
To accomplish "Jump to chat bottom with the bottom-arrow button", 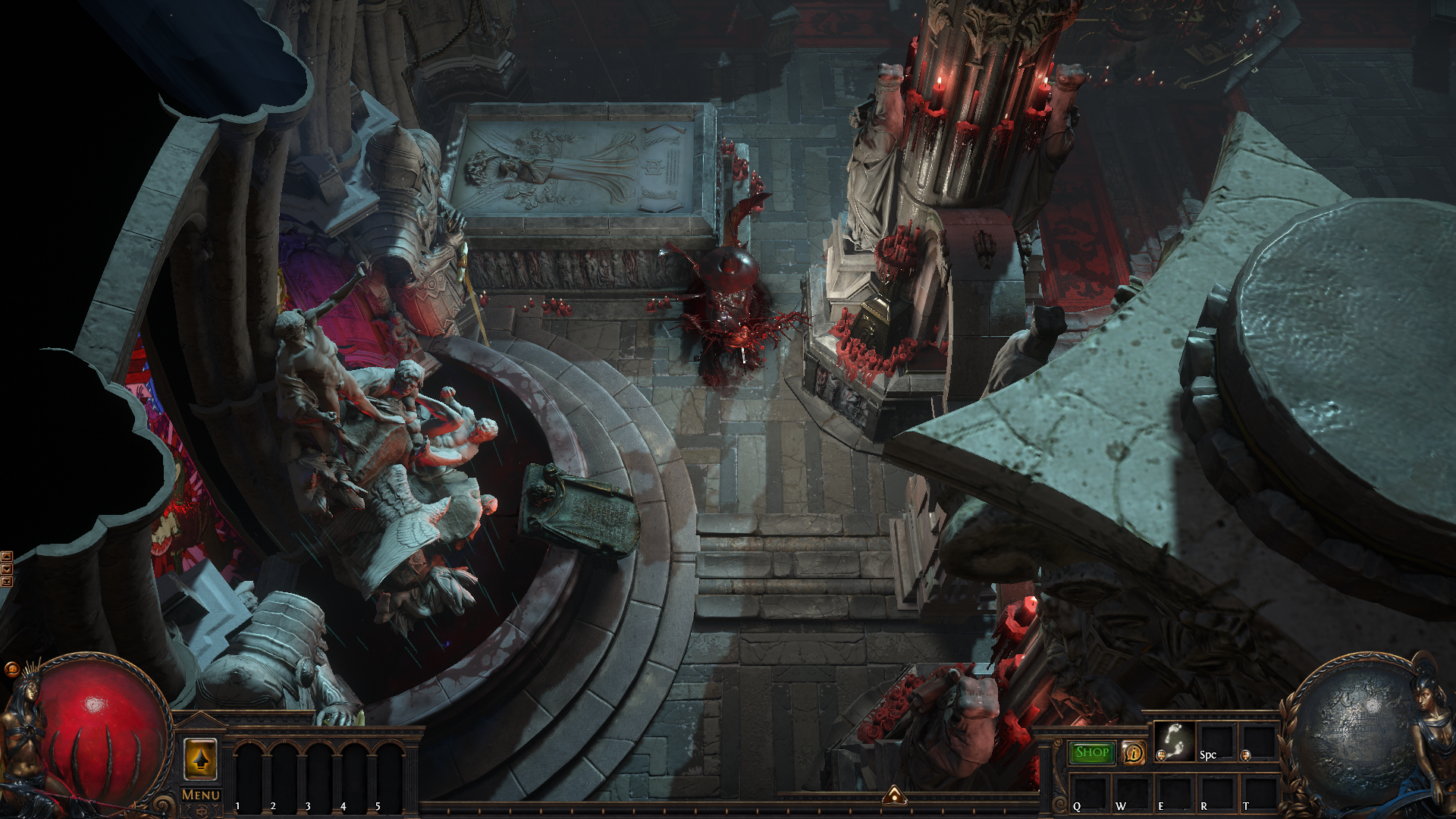I will pyautogui.click(x=7, y=582).
